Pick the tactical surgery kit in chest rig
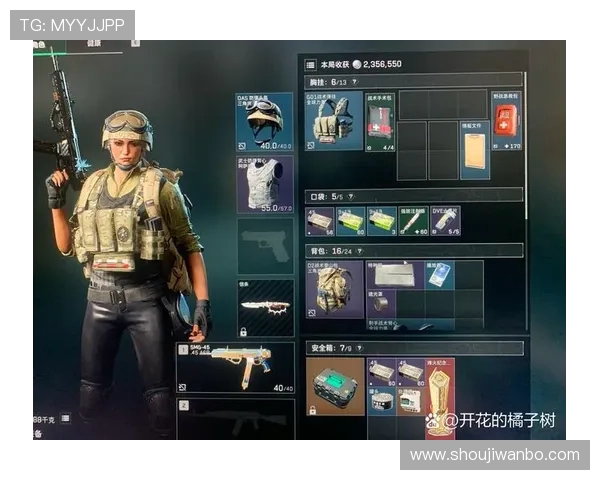Image resolution: width=600 pixels, height=480 pixels. [380, 121]
